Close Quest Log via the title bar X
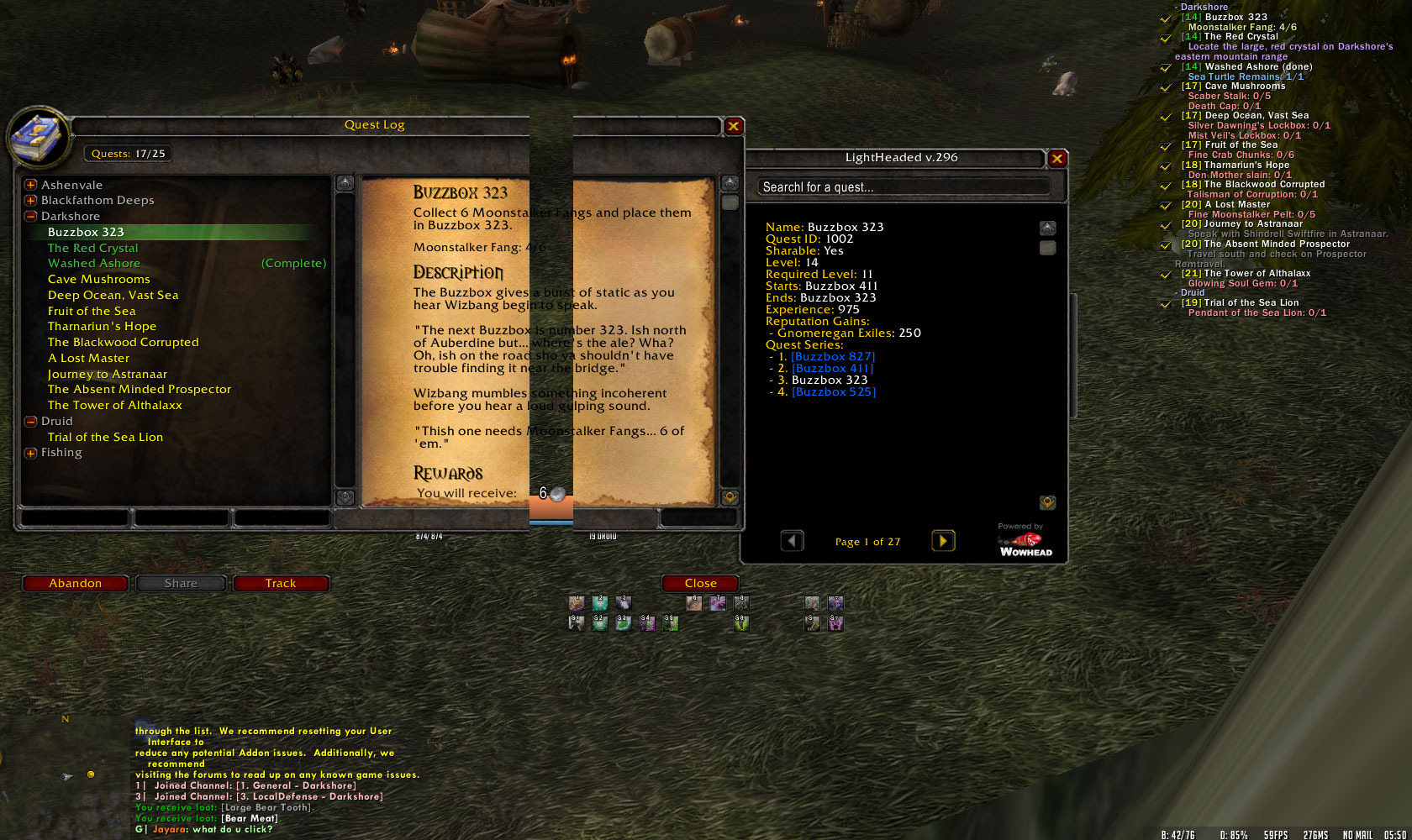The image size is (1412, 840). click(x=734, y=126)
